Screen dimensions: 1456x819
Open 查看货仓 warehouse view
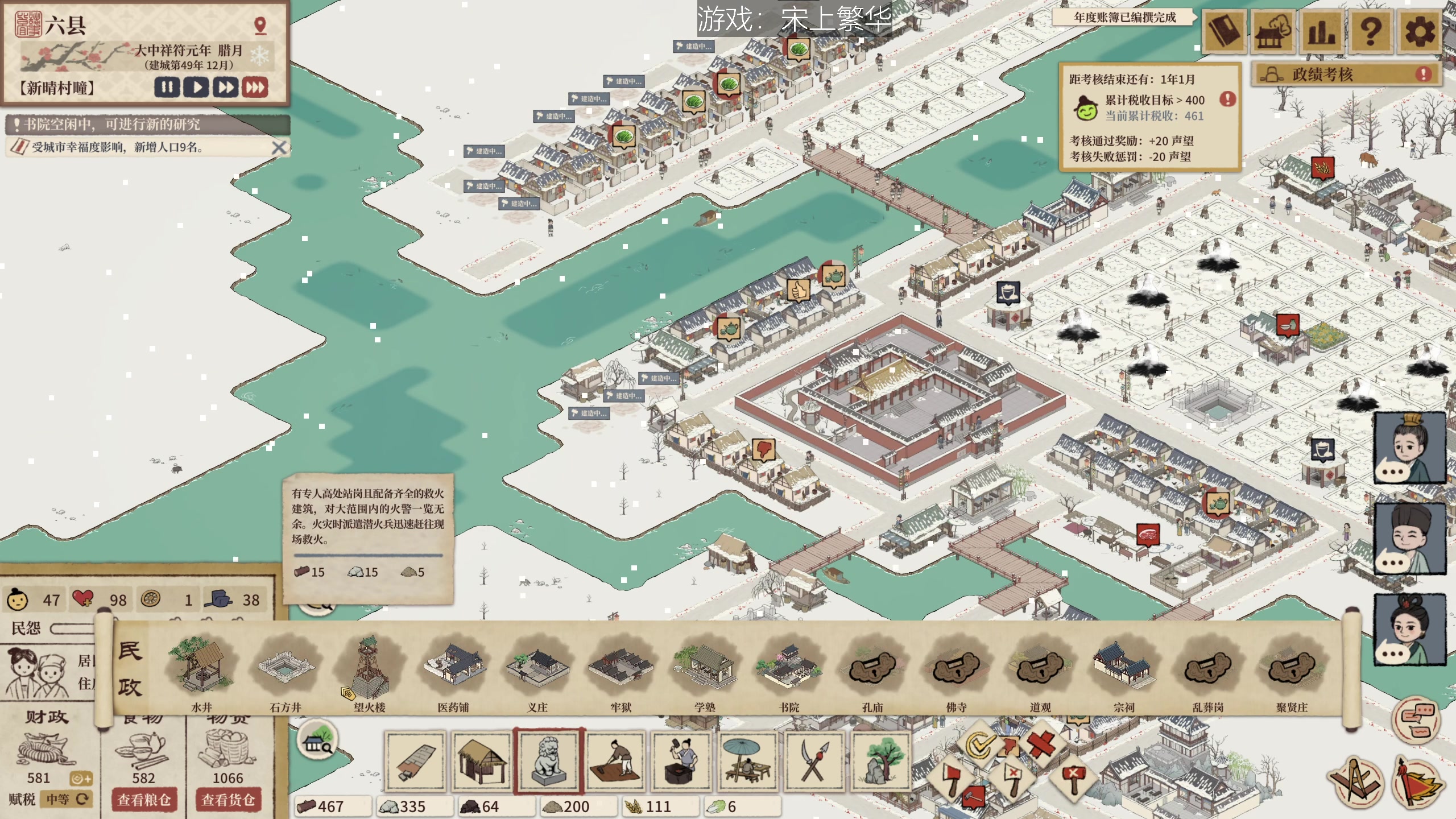227,800
